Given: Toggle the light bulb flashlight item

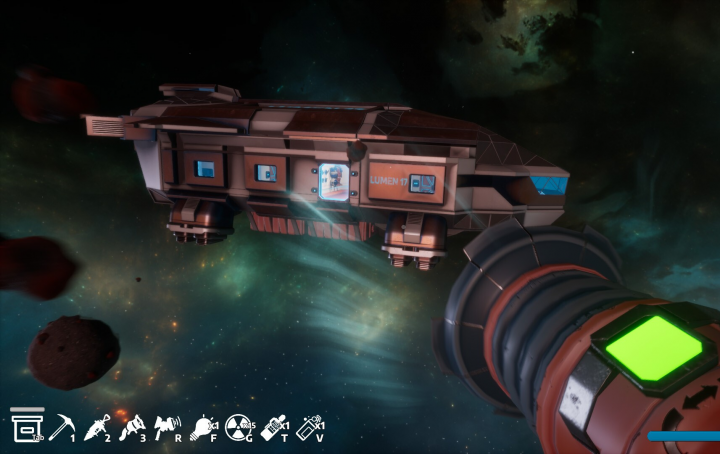Looking at the screenshot, I should coord(203,428).
